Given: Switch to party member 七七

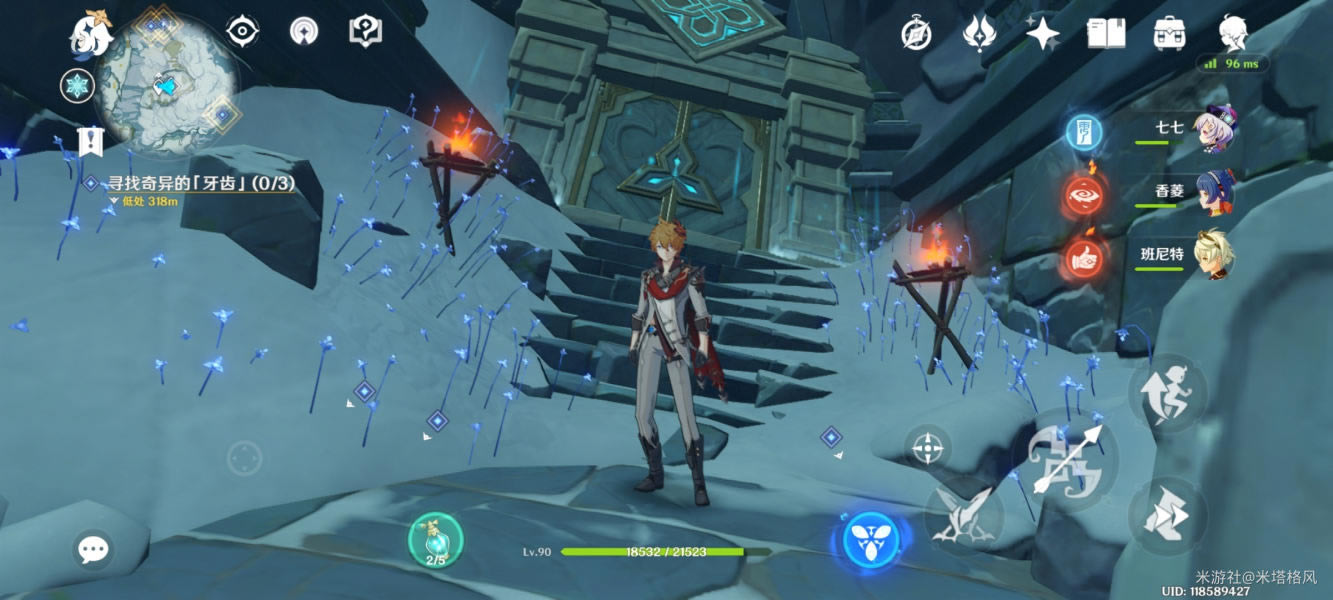Looking at the screenshot, I should 1214,129.
